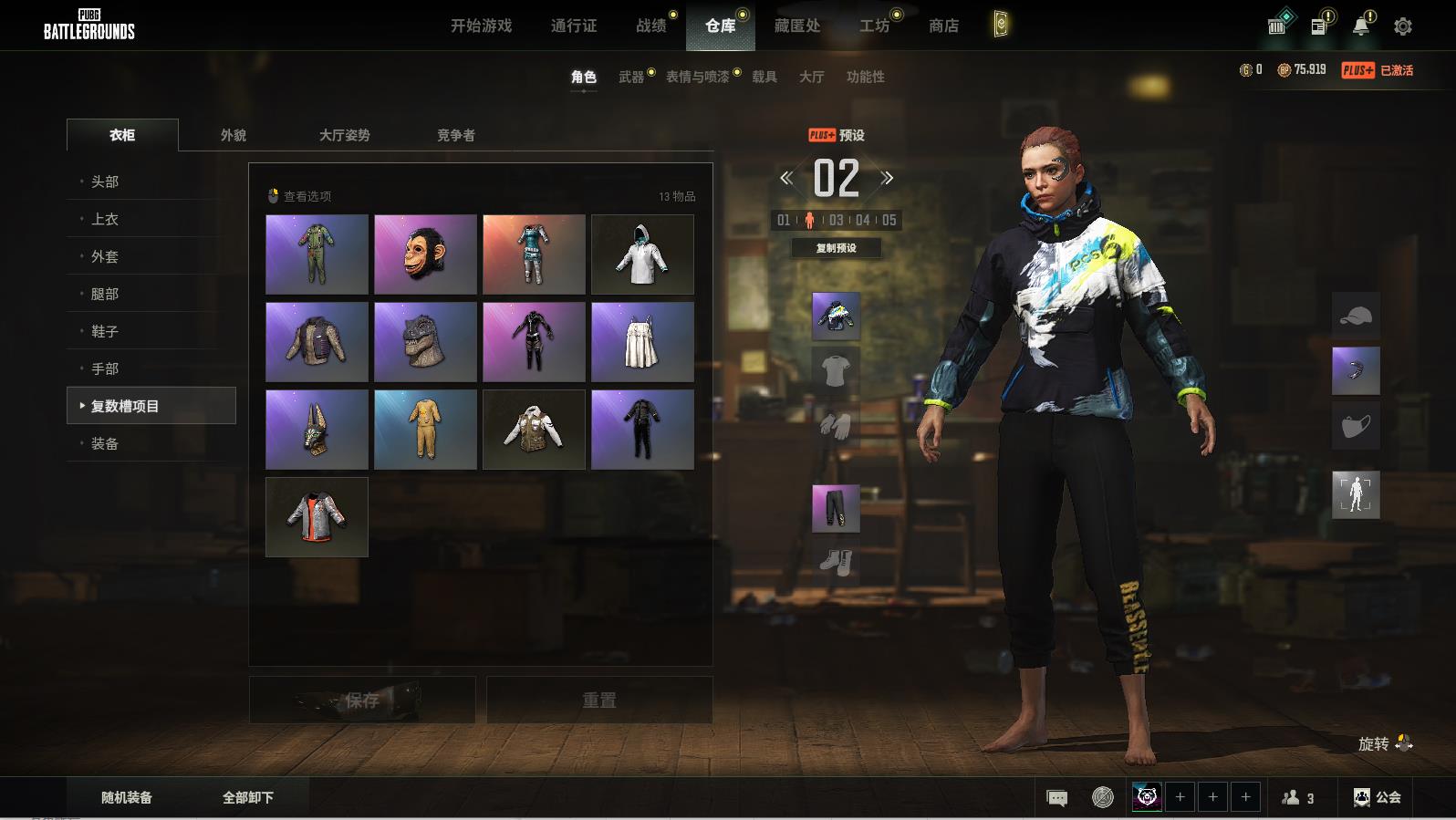Viewport: 1456px width, 820px height.
Task: Select the 大厅姿势 tab
Action: (344, 135)
